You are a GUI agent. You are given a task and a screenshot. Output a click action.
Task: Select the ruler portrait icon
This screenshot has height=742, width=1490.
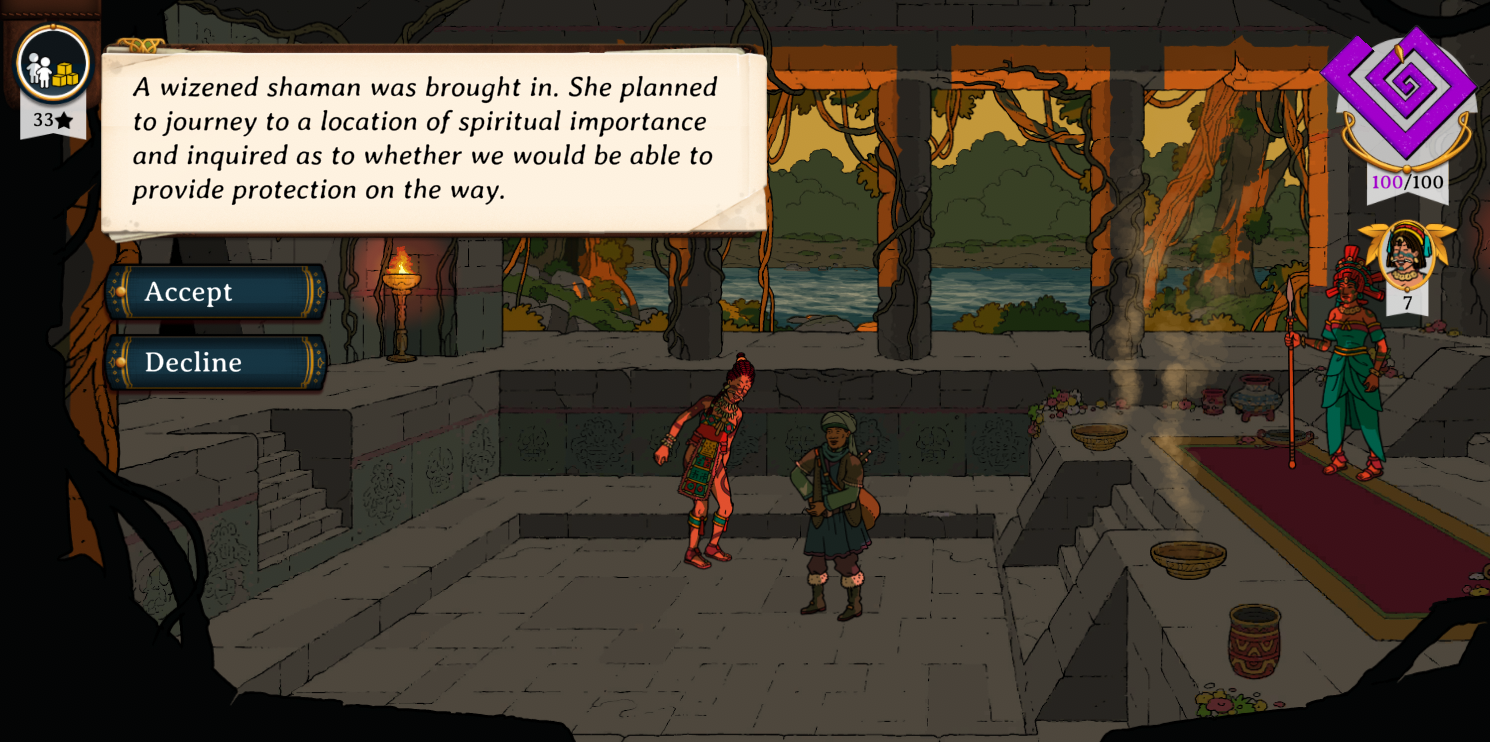coord(1406,255)
